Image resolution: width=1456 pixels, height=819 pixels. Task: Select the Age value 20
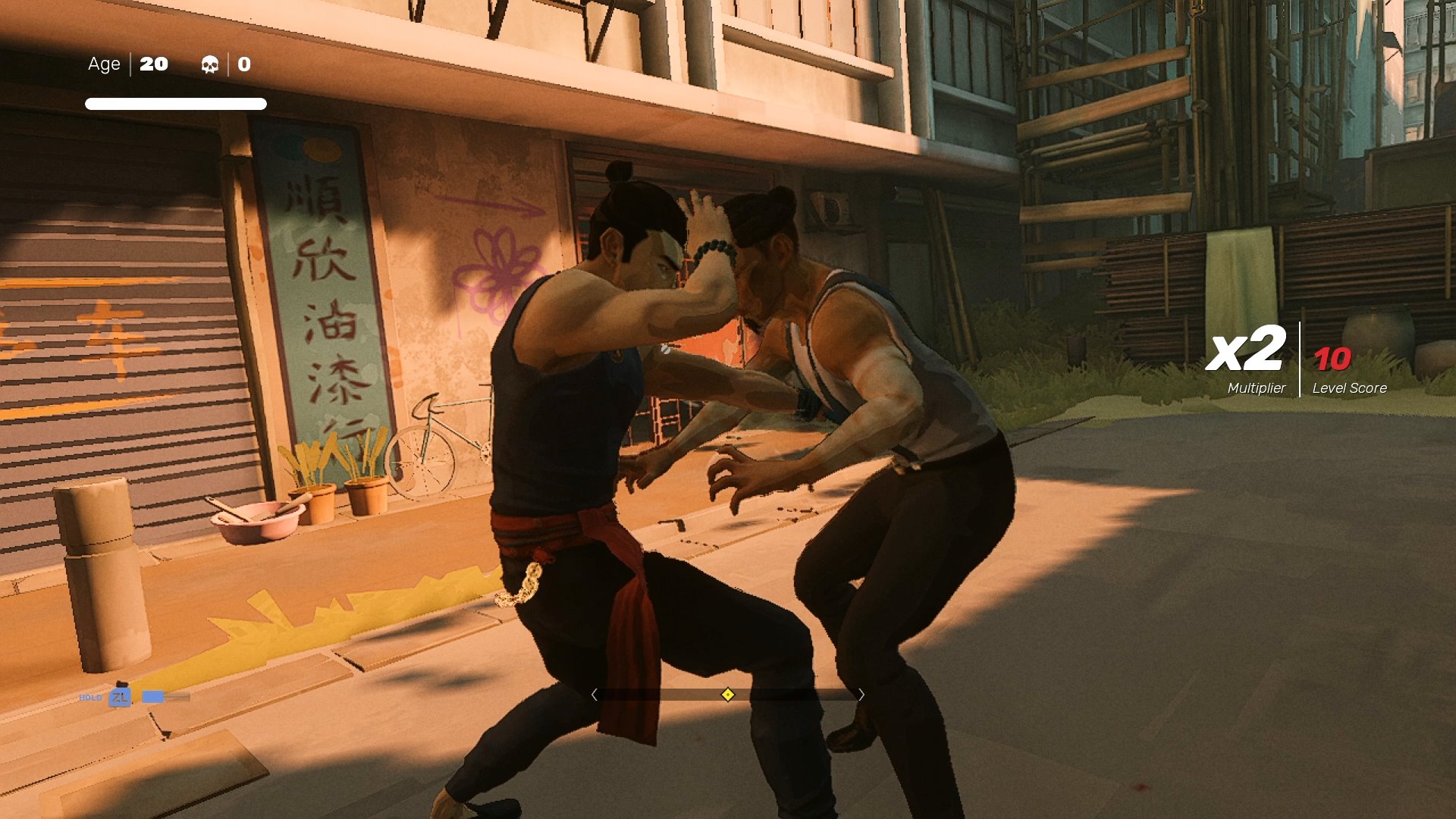tap(154, 64)
